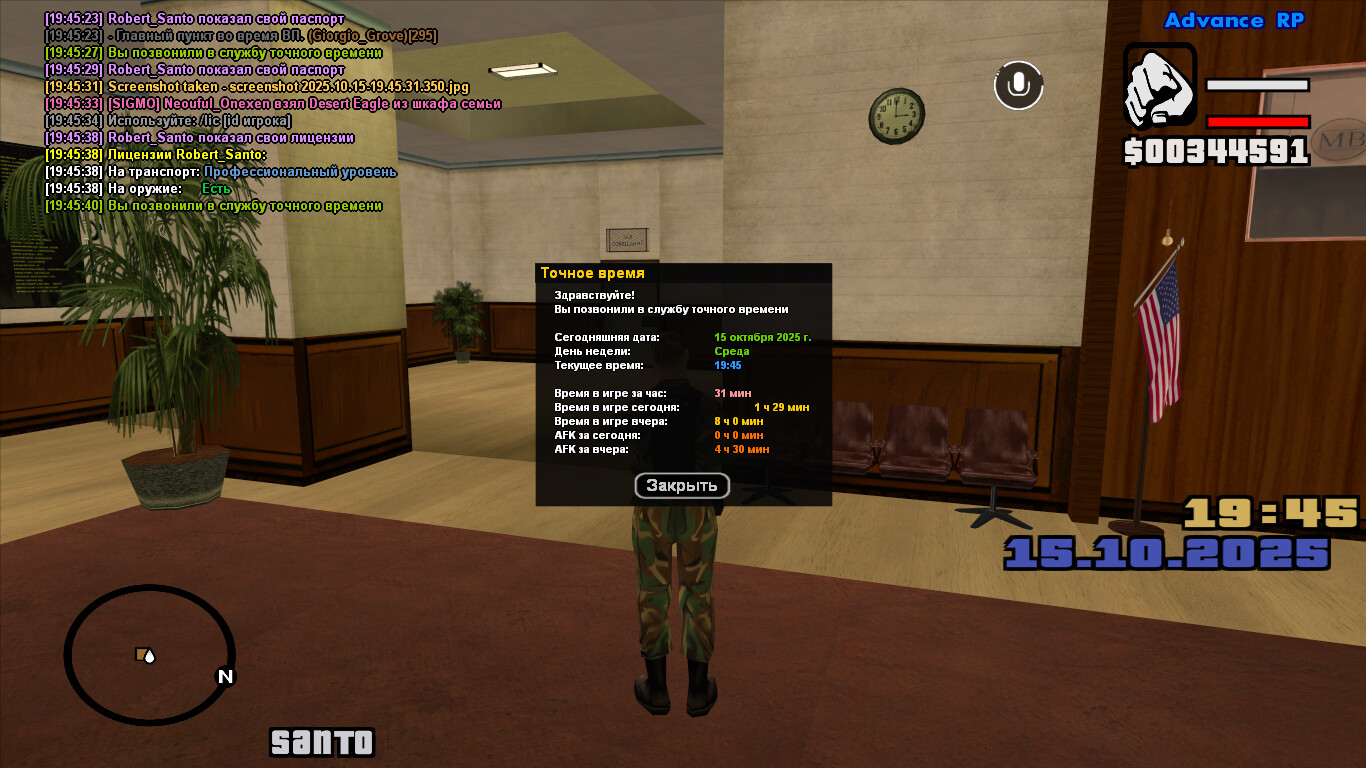
Task: Click the circular radar minimap
Action: click(150, 655)
